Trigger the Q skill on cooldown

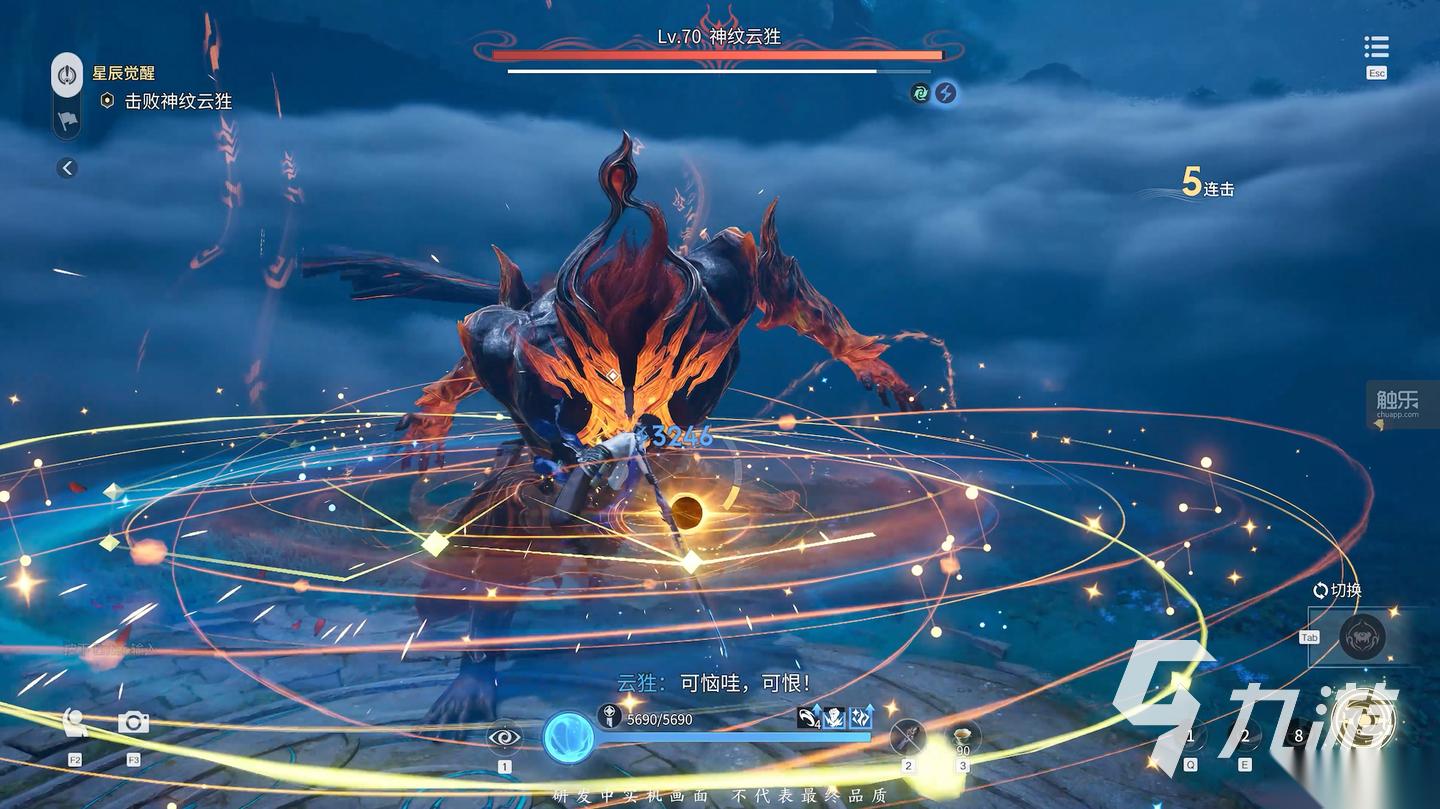[x=1189, y=737]
